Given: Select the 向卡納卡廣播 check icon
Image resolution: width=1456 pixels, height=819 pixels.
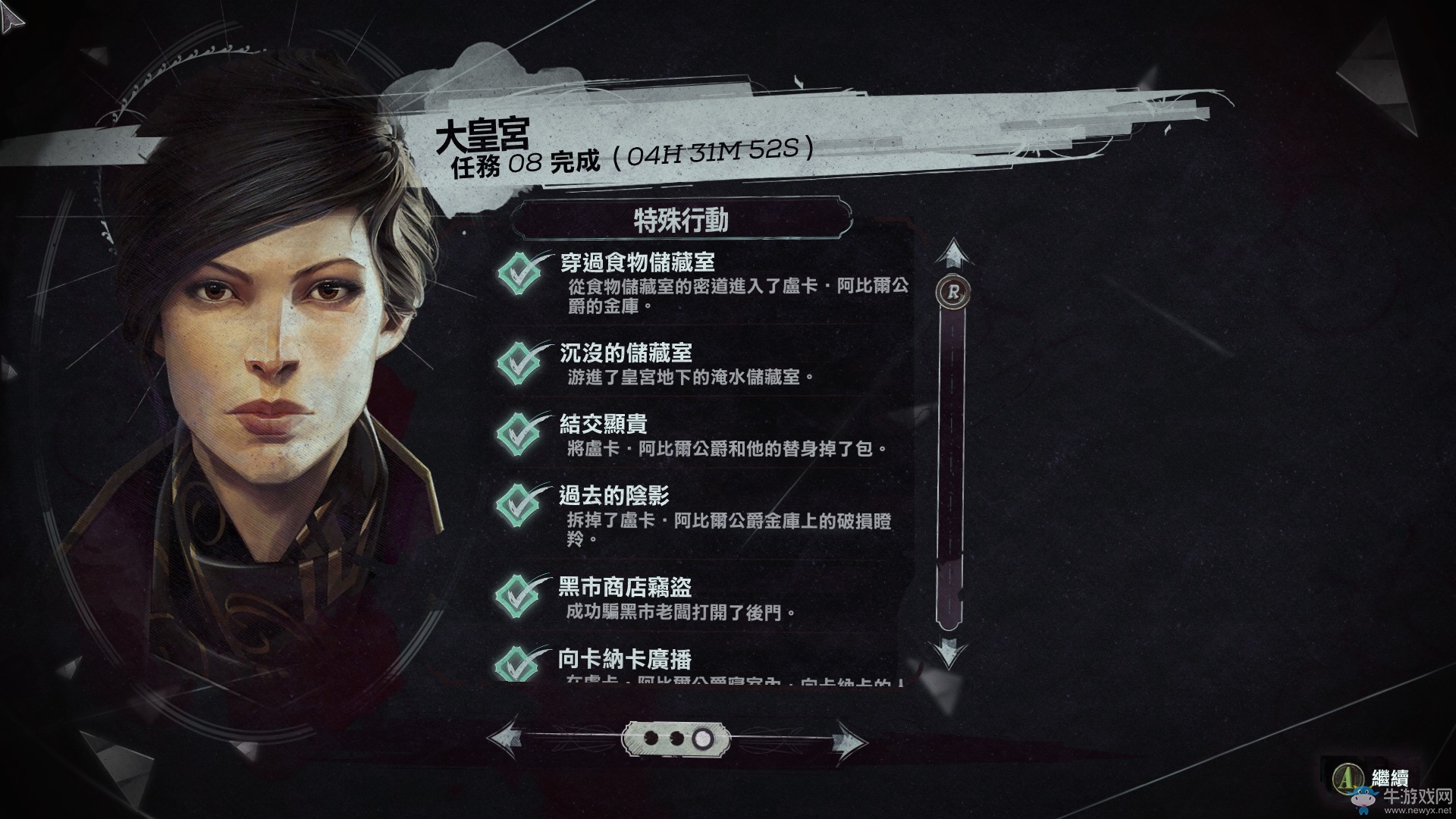Looking at the screenshot, I should coord(517,662).
